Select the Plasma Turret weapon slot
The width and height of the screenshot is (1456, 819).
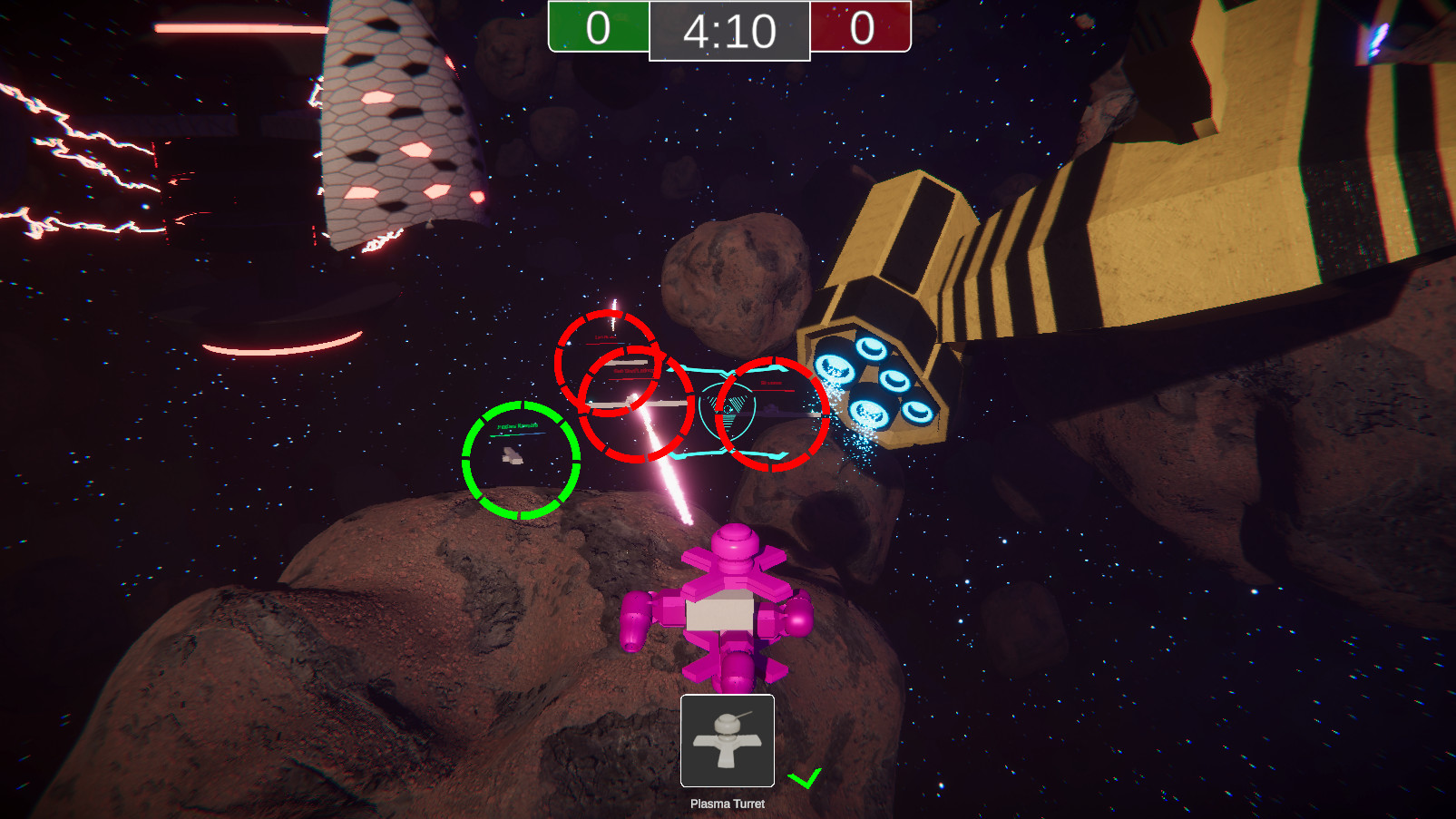[x=727, y=740]
